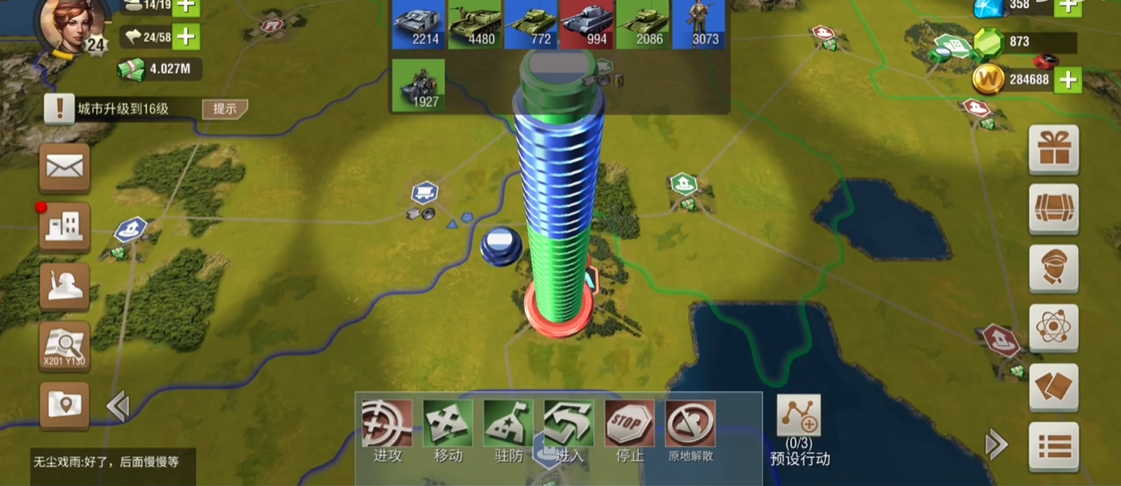Open the officer portrait icon
Image resolution: width=1121 pixels, height=486 pixels.
(1054, 269)
